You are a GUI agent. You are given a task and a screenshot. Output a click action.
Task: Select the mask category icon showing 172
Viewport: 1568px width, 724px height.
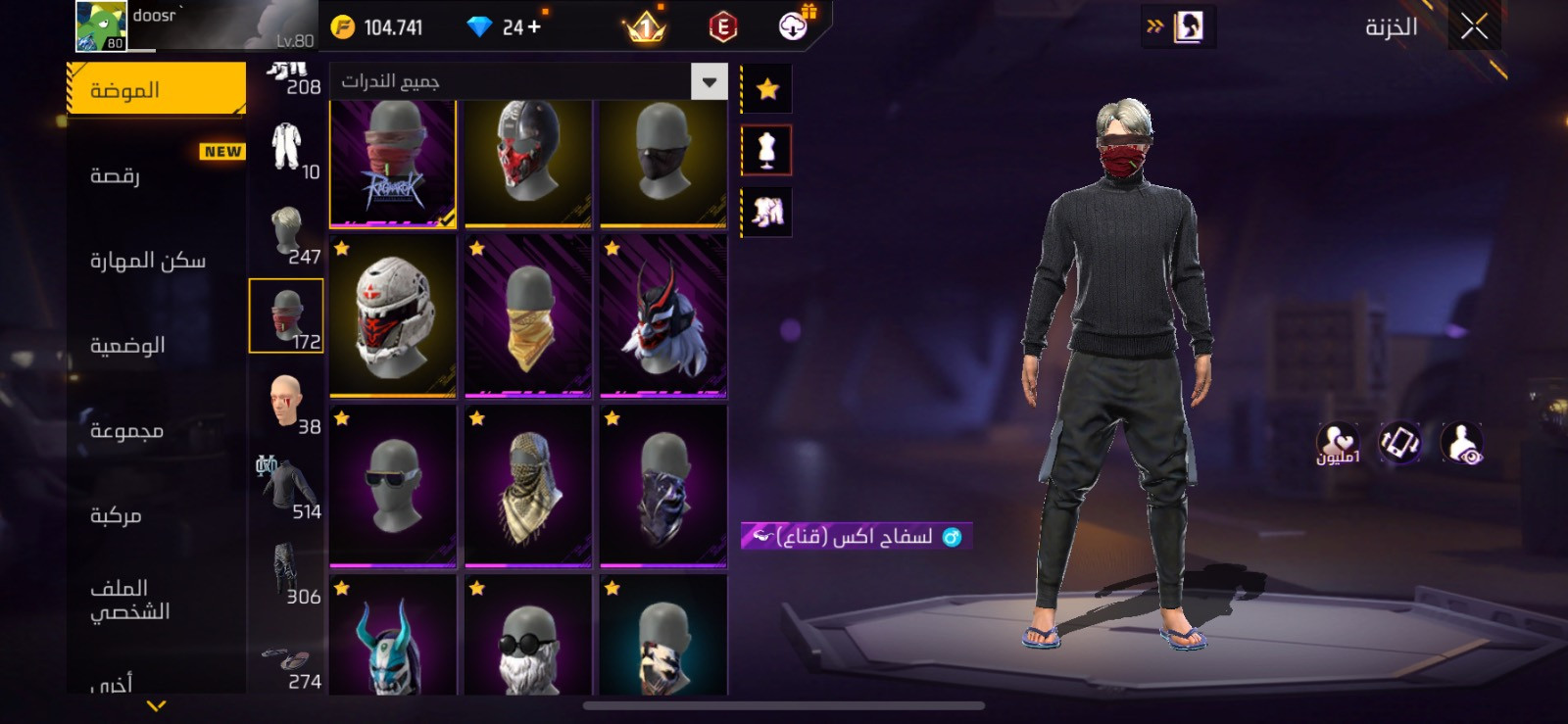[286, 314]
